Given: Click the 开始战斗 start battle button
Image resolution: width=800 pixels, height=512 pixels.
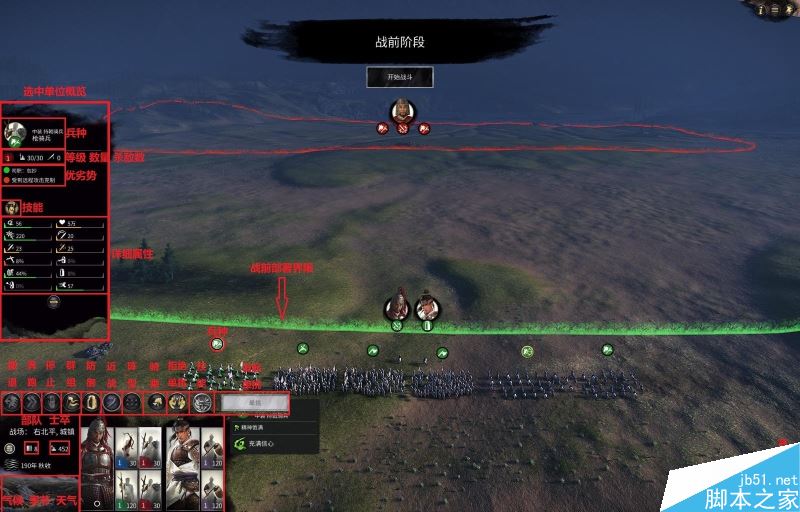Looking at the screenshot, I should click(x=400, y=77).
